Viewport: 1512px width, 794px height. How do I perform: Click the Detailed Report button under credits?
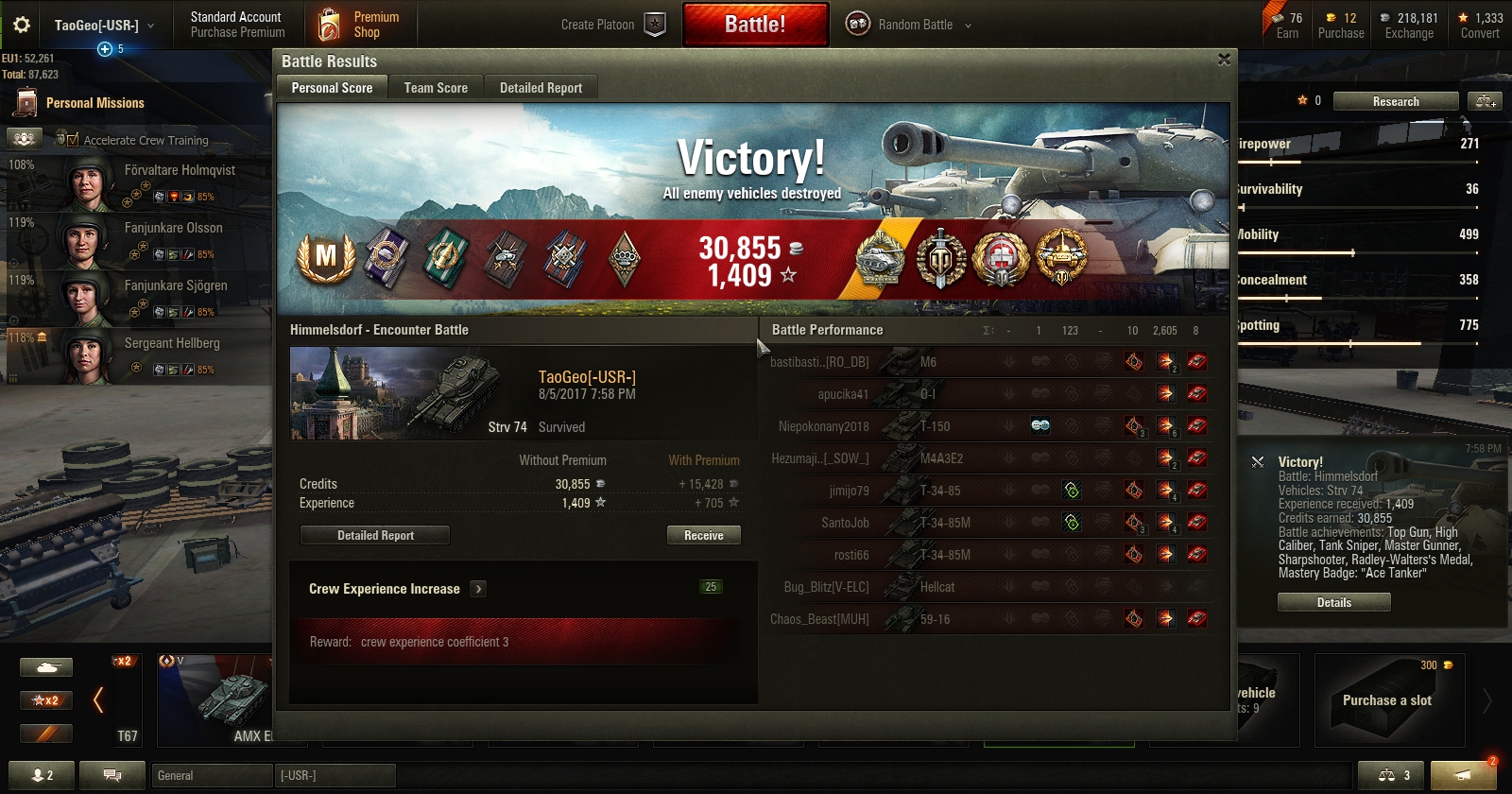pyautogui.click(x=375, y=535)
